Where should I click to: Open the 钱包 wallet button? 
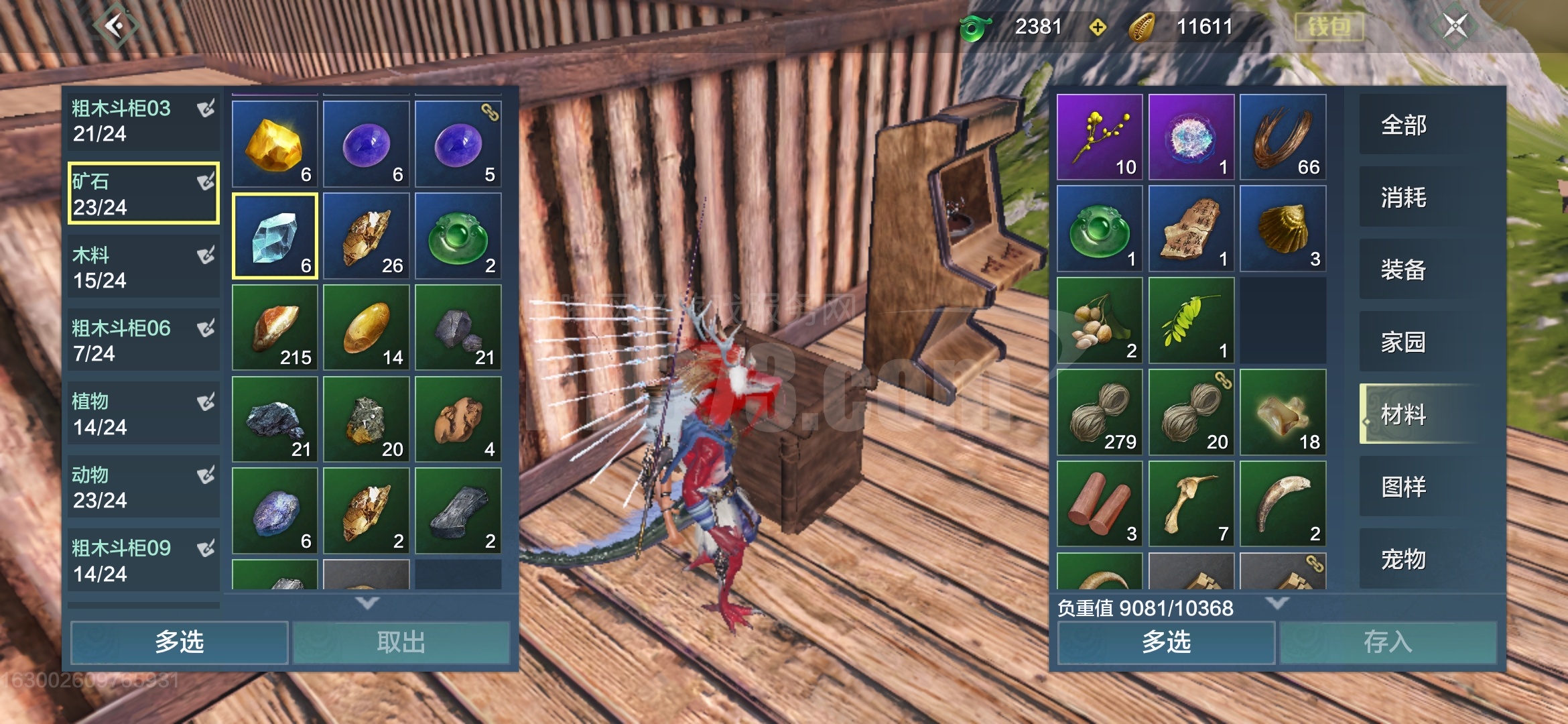point(1329,27)
